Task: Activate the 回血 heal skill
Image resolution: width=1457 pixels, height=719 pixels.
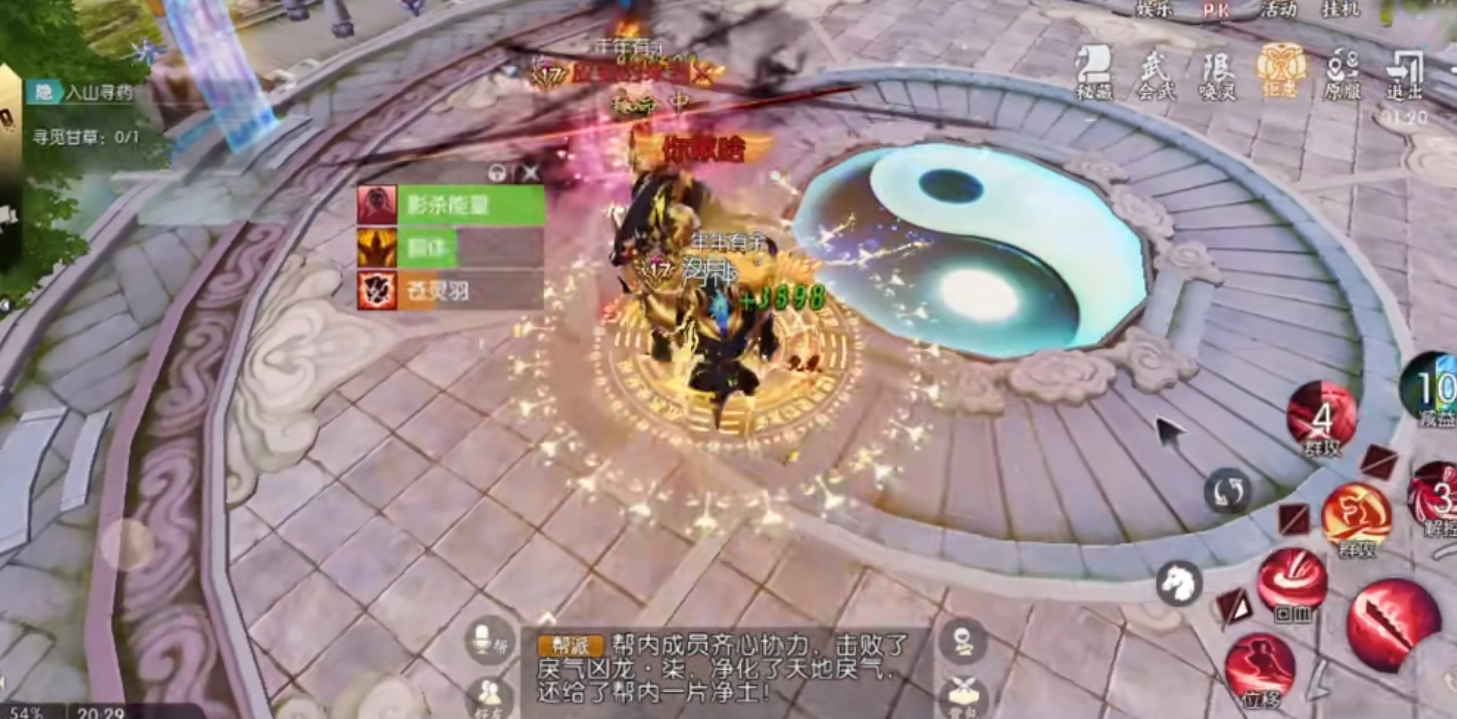Action: (1292, 581)
